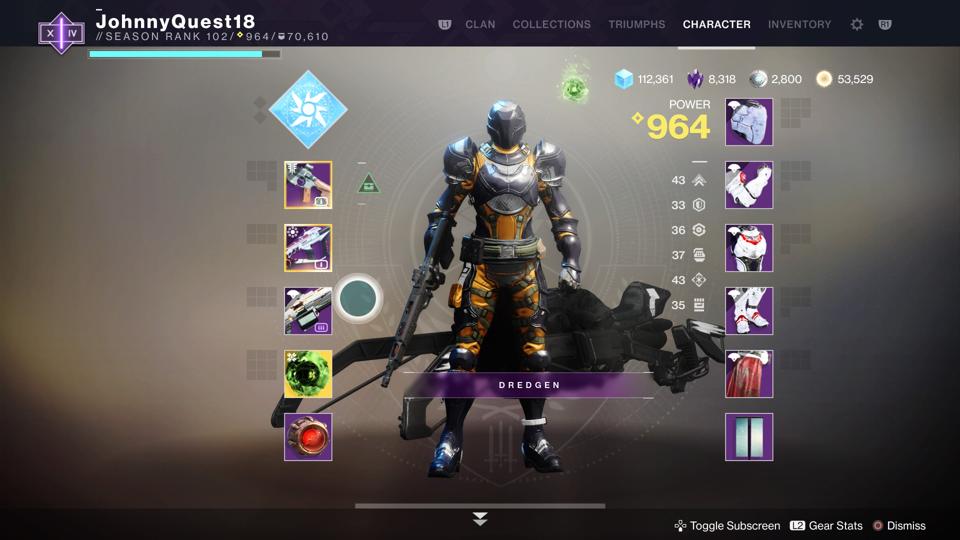This screenshot has width=960, height=540.
Task: Choose the energy weapon slot
Action: (308, 248)
